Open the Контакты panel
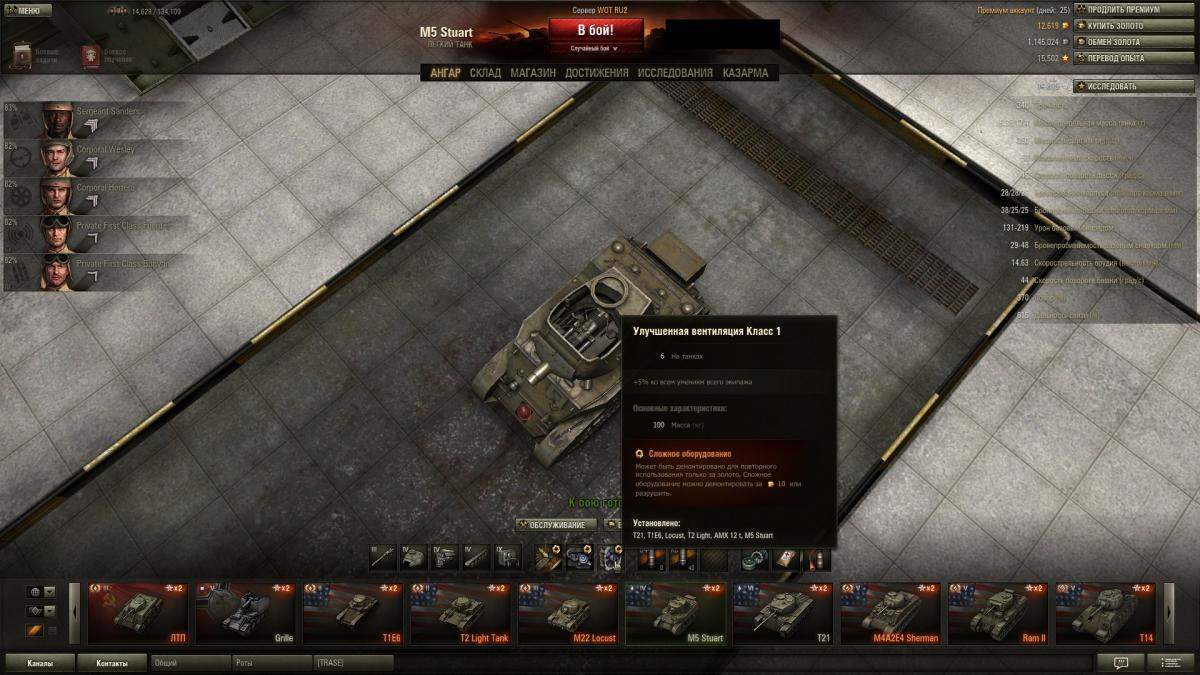1200x675 pixels. click(x=112, y=662)
